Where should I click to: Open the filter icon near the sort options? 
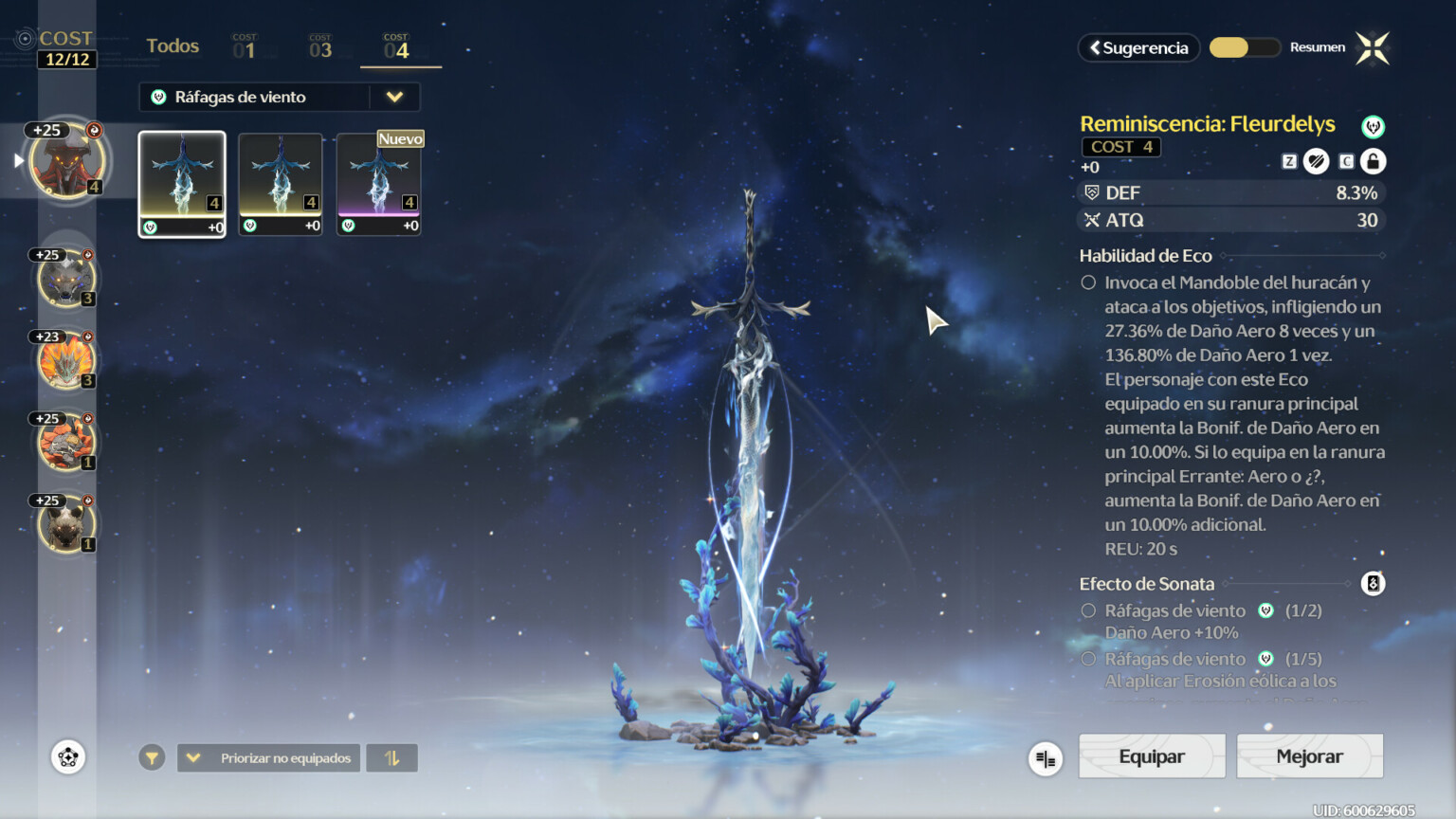(152, 757)
